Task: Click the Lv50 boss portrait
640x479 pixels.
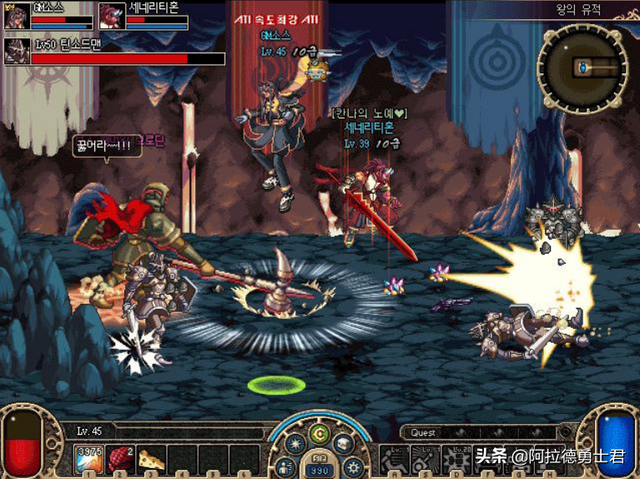Action: (x=16, y=51)
